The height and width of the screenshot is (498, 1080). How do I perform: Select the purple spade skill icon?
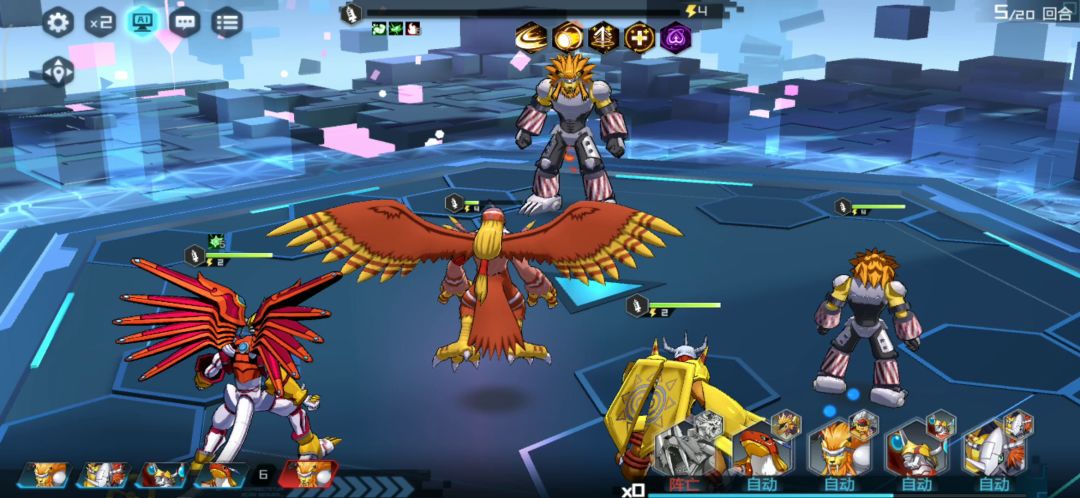[675, 38]
